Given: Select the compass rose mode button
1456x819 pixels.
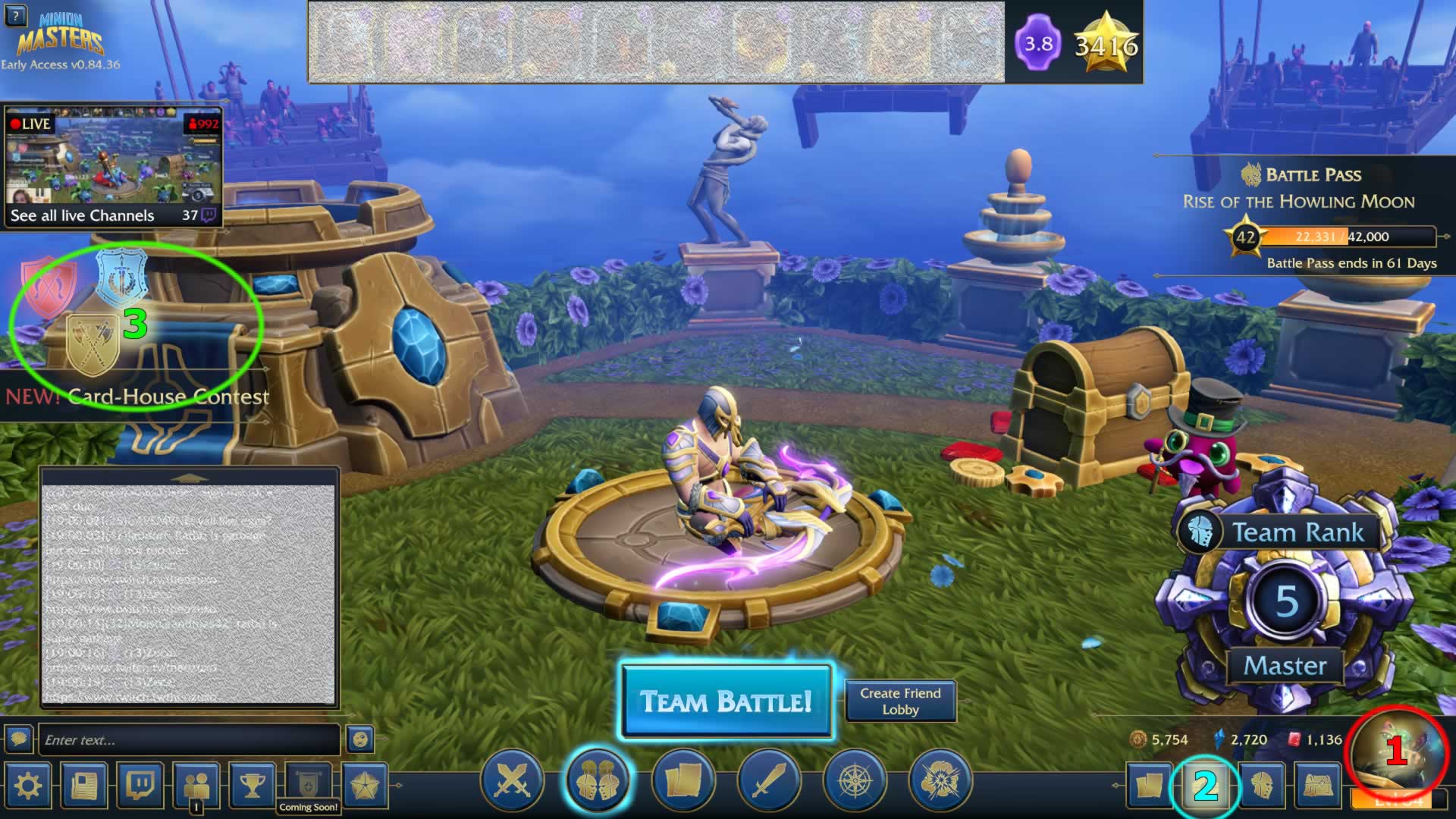Looking at the screenshot, I should (853, 780).
